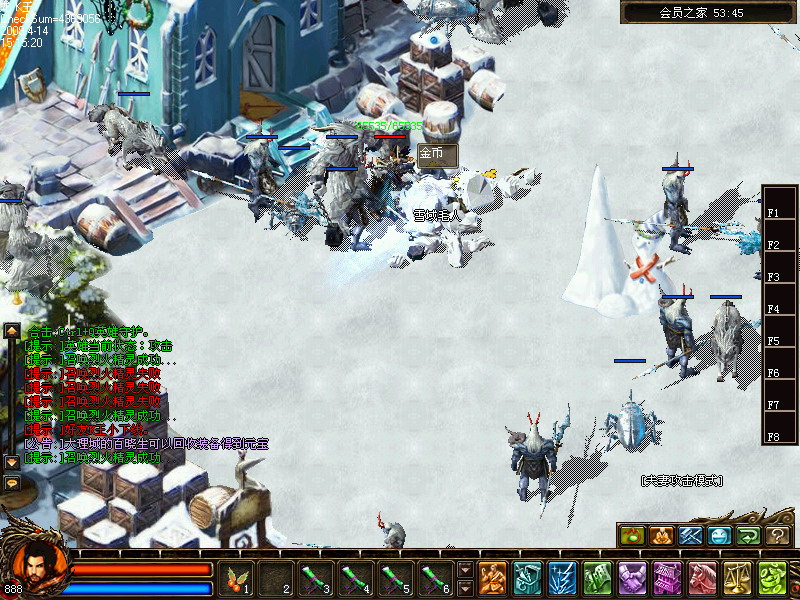The image size is (800, 600).
Task: Click the purple handshake icon
Action: [x=632, y=578]
